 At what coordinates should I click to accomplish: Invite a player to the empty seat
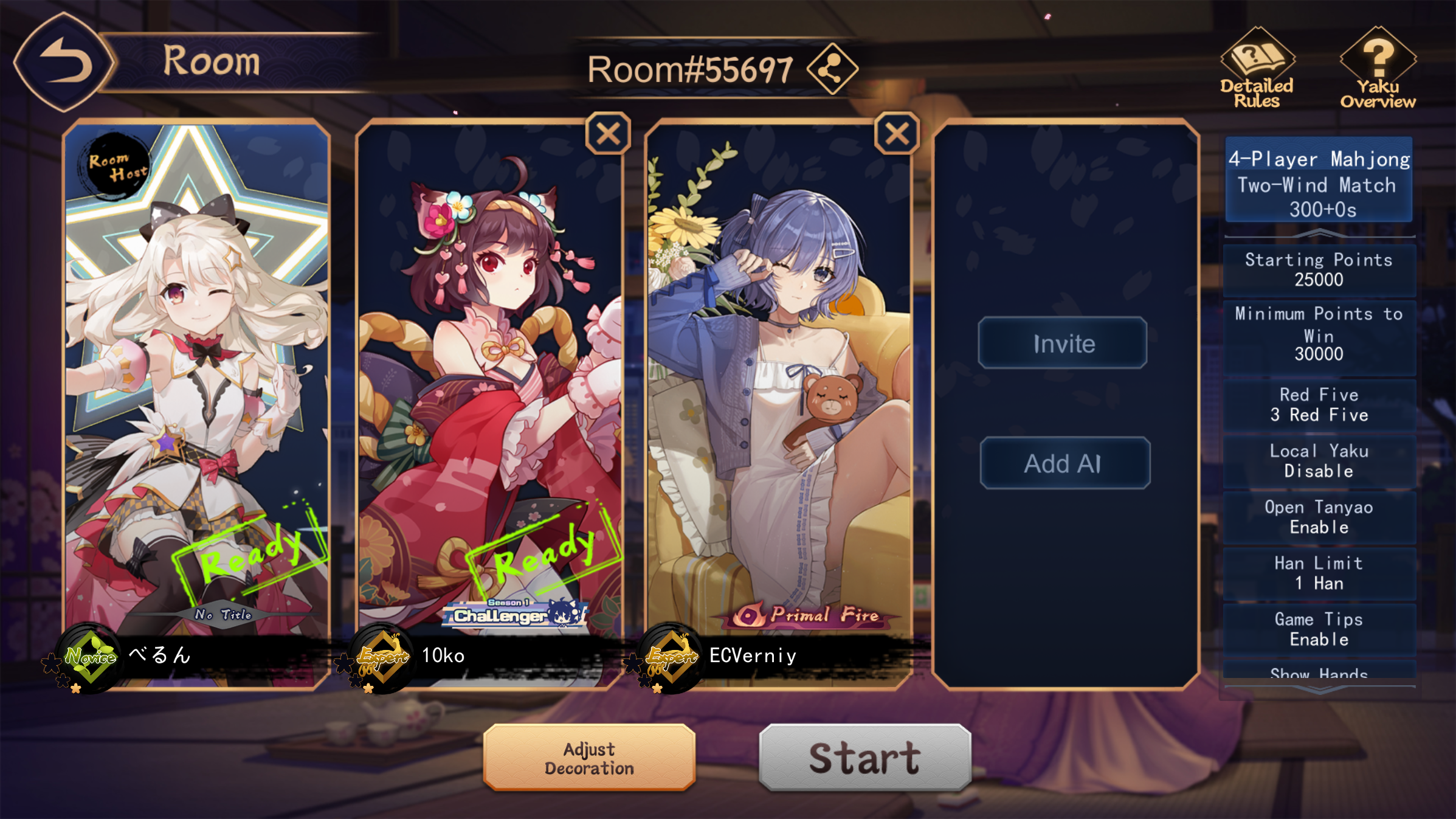pyautogui.click(x=1063, y=344)
